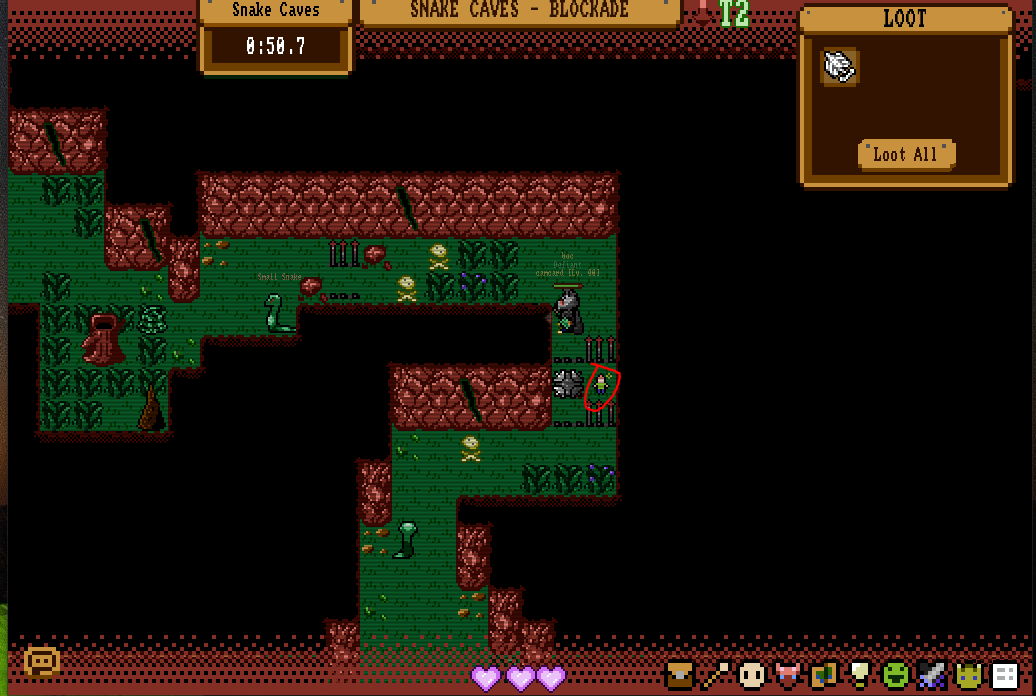Open the pale face character icon
Image resolution: width=1036 pixels, height=696 pixels.
(752, 675)
